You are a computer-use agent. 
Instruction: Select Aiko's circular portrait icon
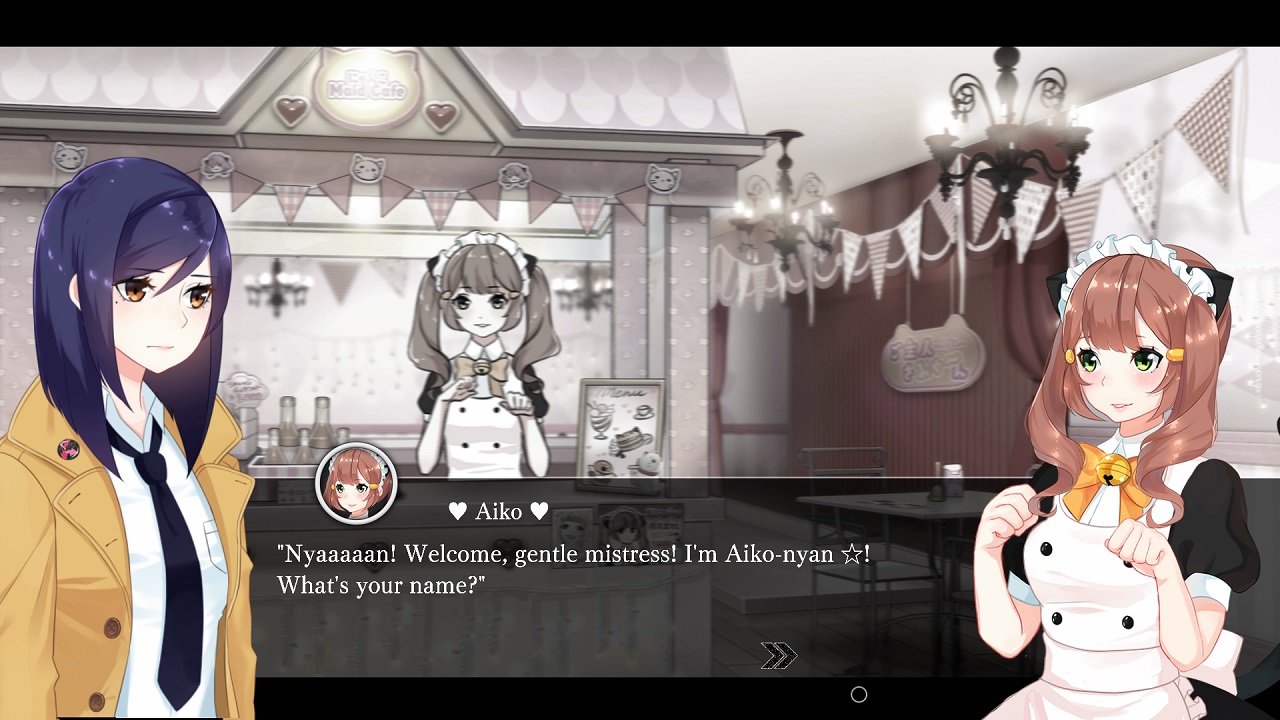click(x=355, y=484)
